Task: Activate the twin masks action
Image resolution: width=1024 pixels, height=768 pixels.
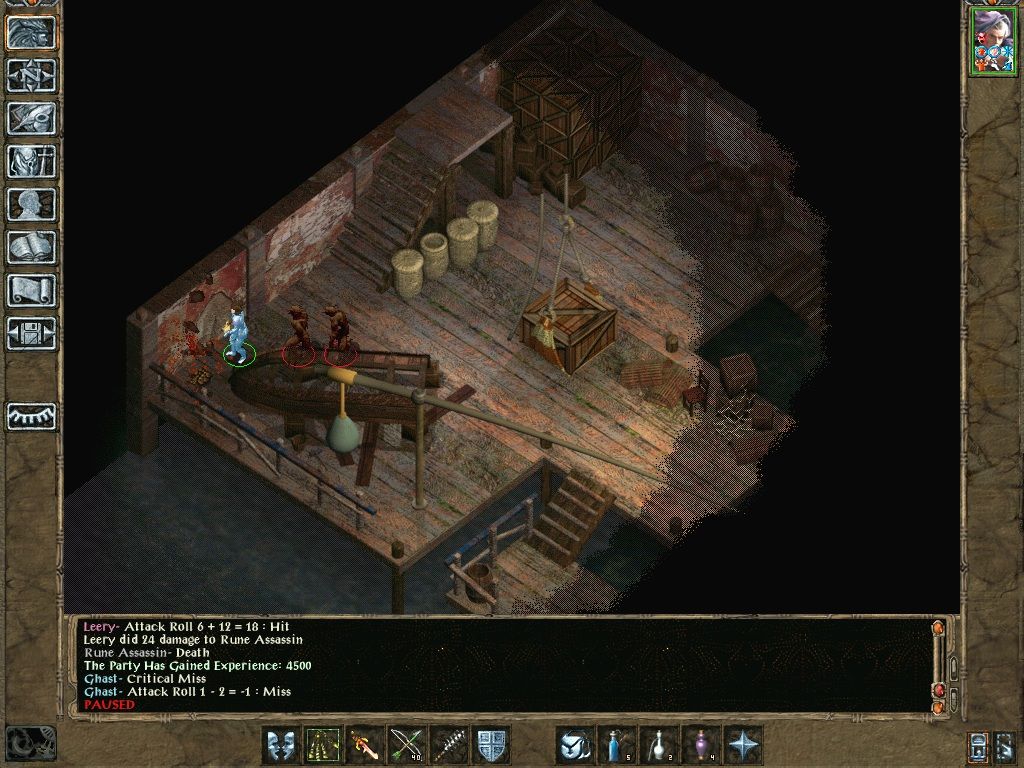Action: coord(281,745)
